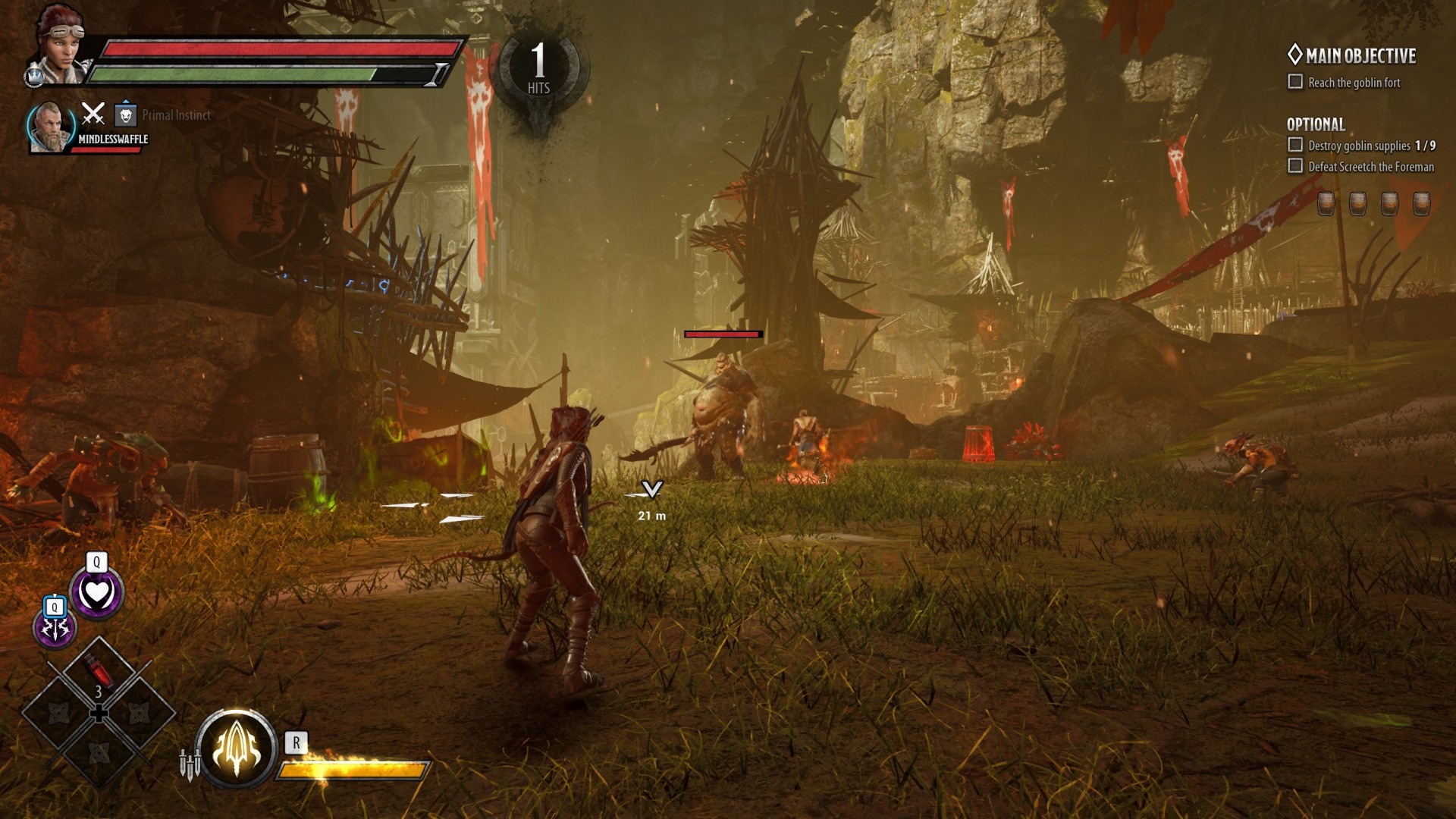Tick the Reach the goblin fort checkbox

(x=1295, y=82)
